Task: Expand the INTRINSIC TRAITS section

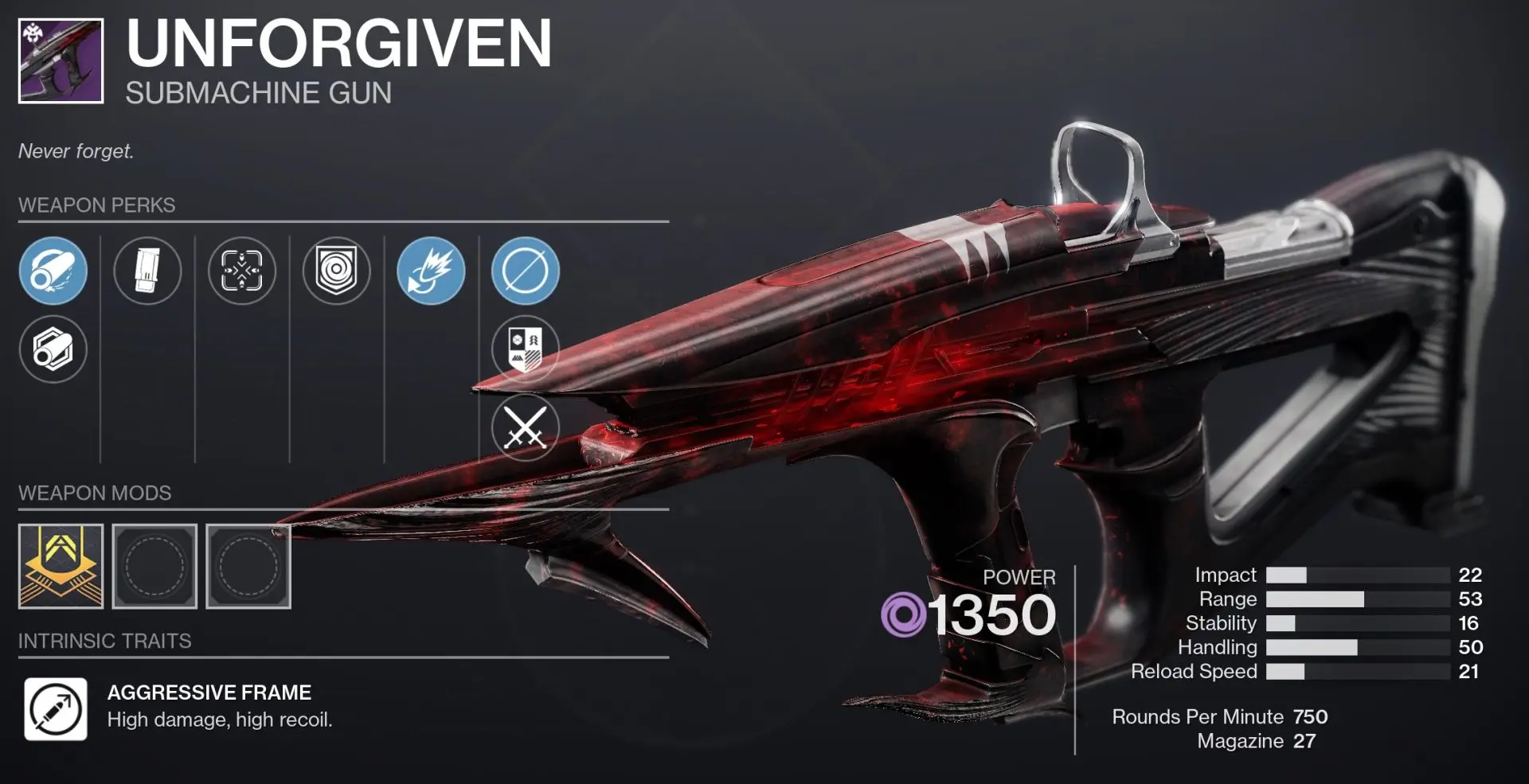Action: (x=104, y=641)
